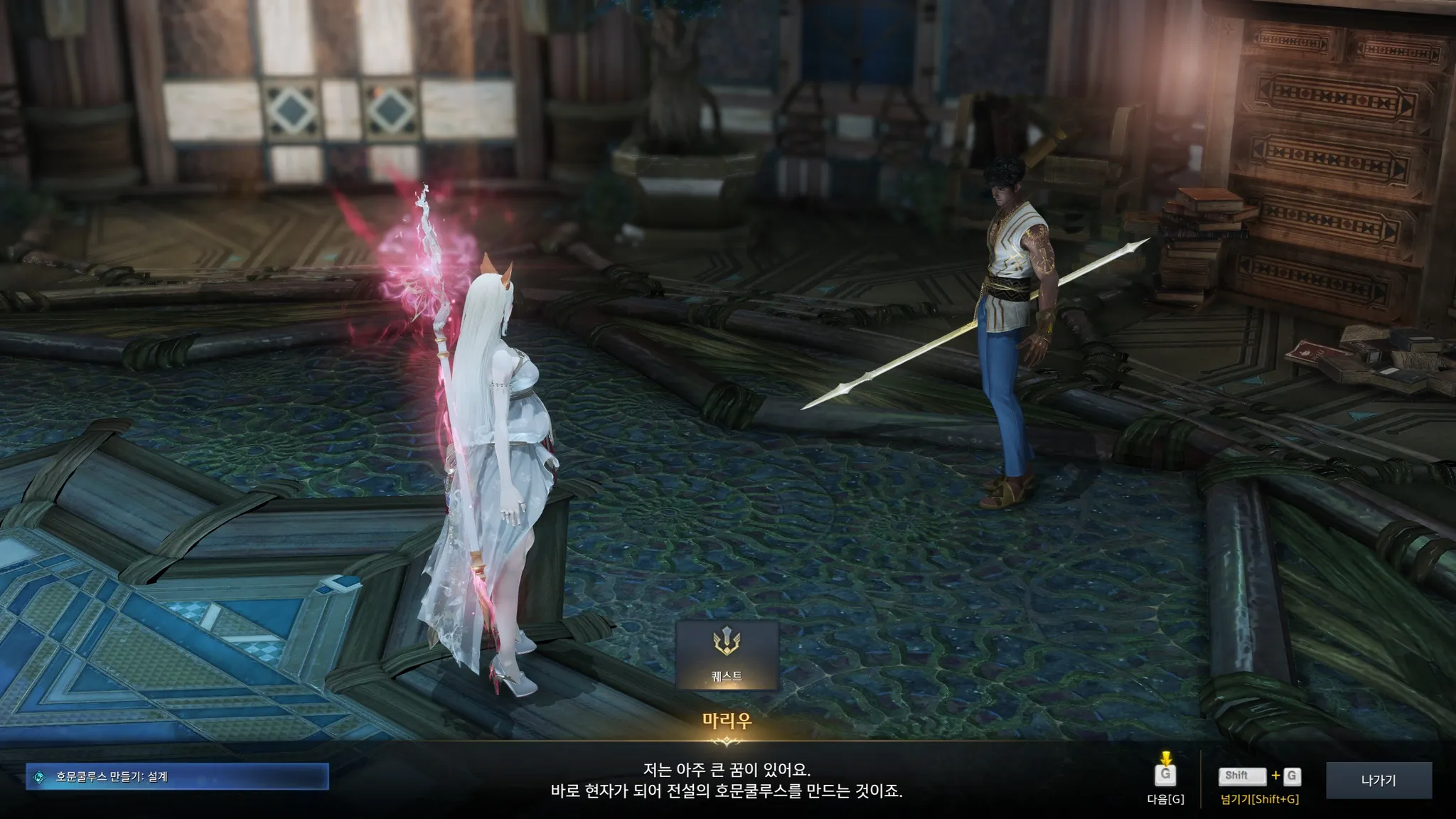The height and width of the screenshot is (819, 1456).
Task: Open the 퀘스트 dialogue option
Action: (x=726, y=655)
